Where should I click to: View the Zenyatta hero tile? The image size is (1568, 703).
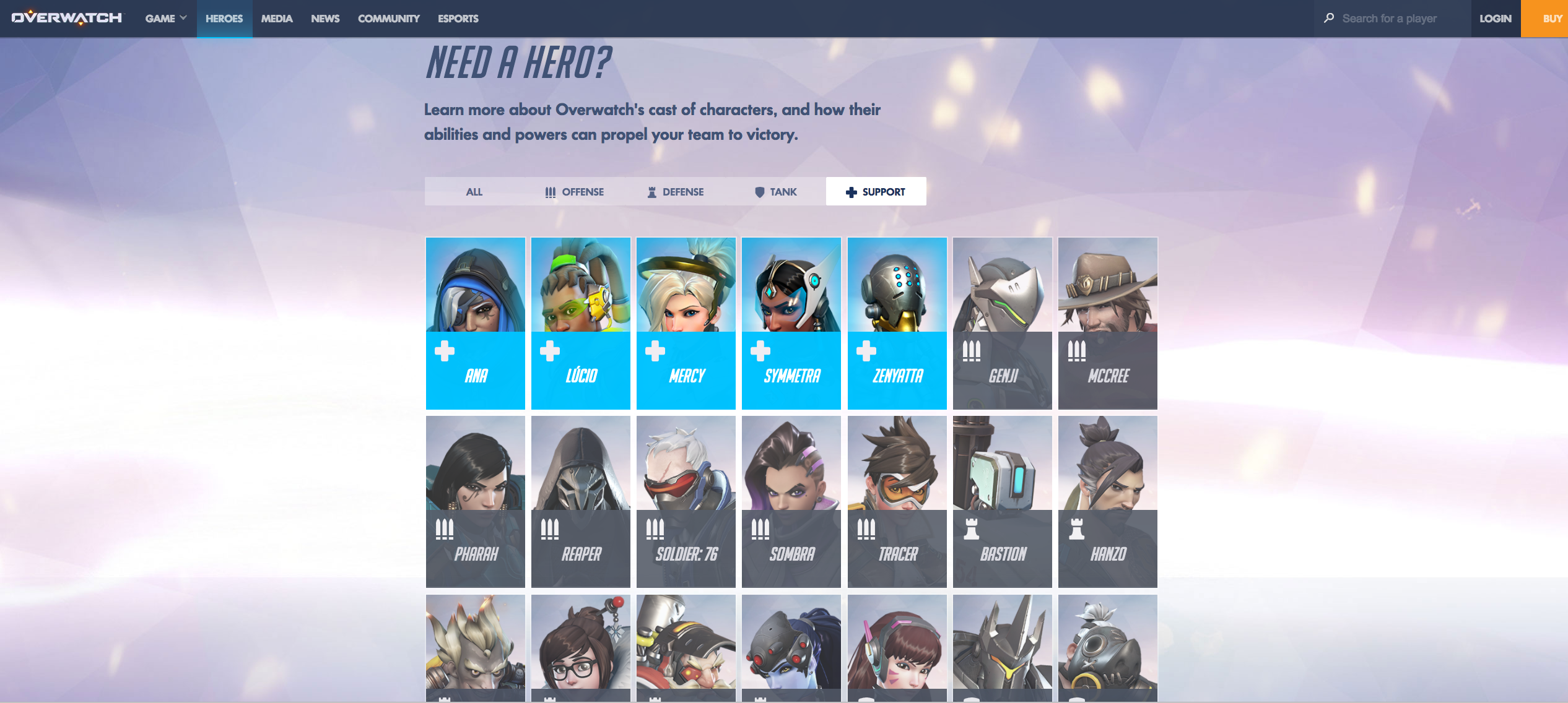point(897,323)
